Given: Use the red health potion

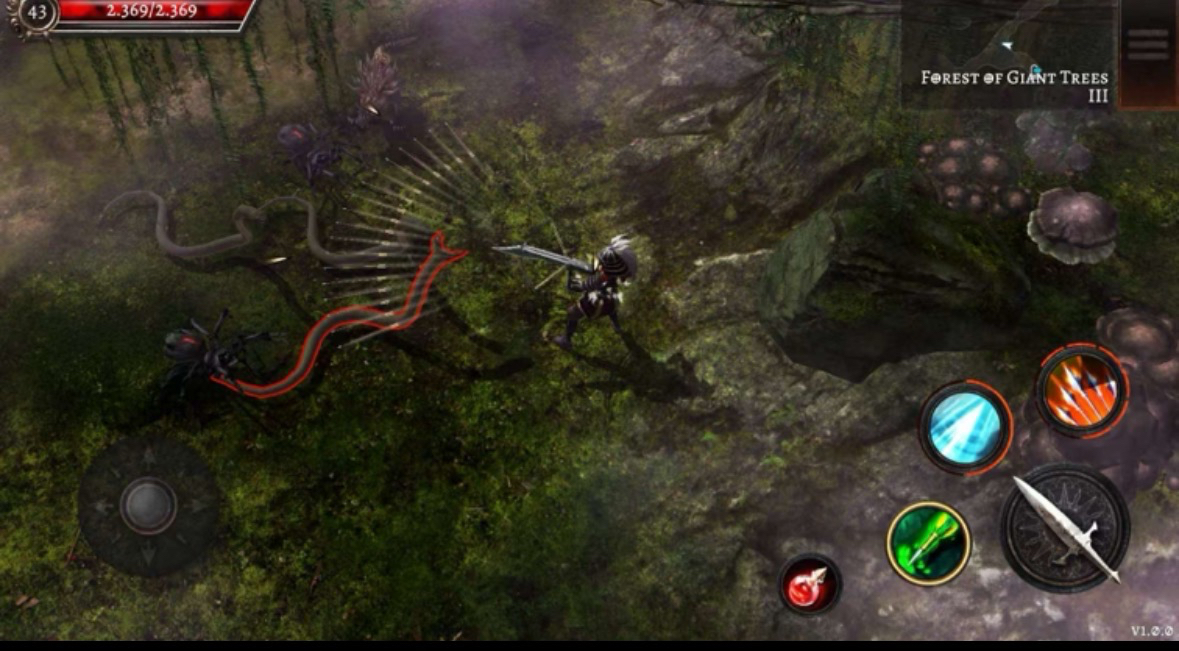Looking at the screenshot, I should tap(809, 584).
